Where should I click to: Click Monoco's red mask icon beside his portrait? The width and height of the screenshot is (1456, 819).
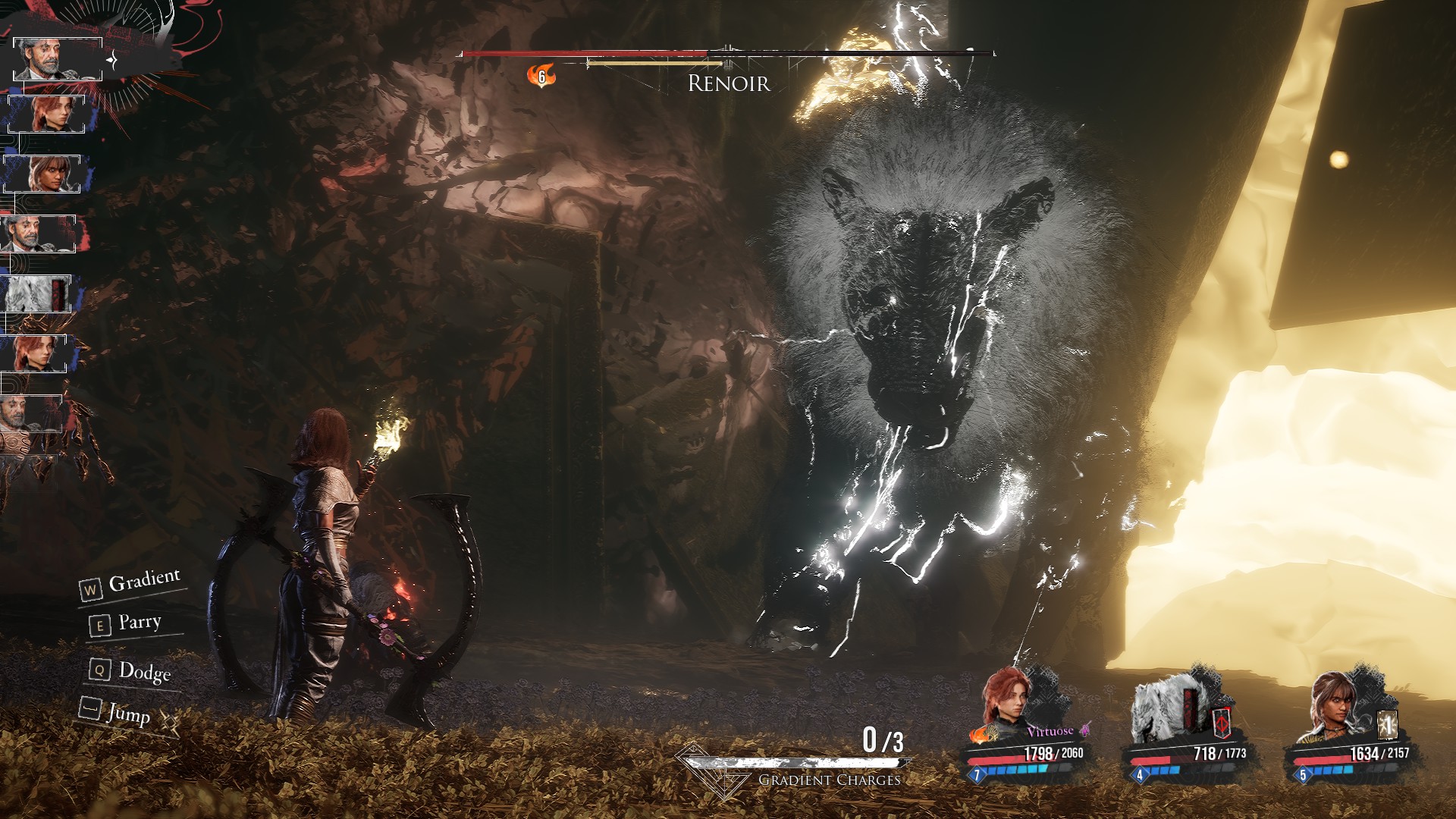coord(1221,723)
